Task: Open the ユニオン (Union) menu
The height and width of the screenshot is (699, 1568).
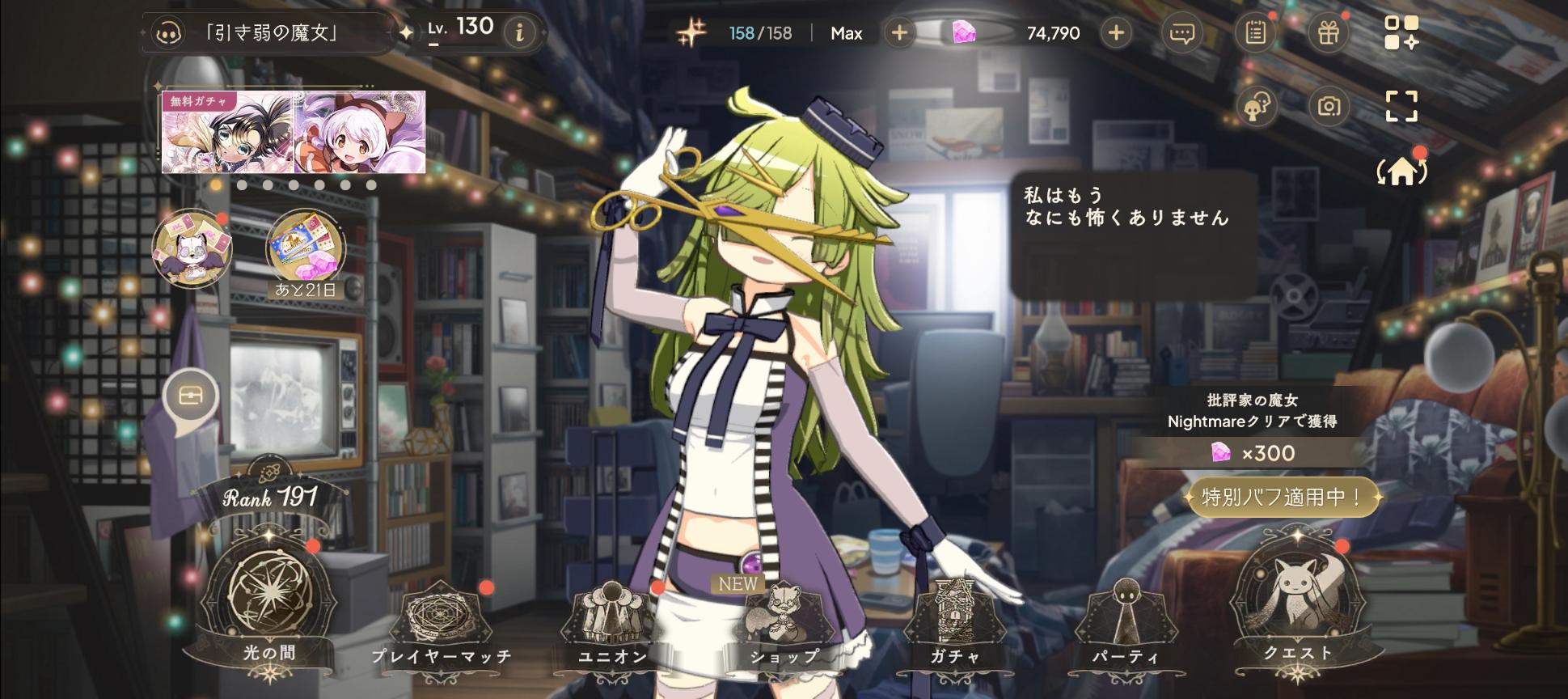Action: point(612,623)
